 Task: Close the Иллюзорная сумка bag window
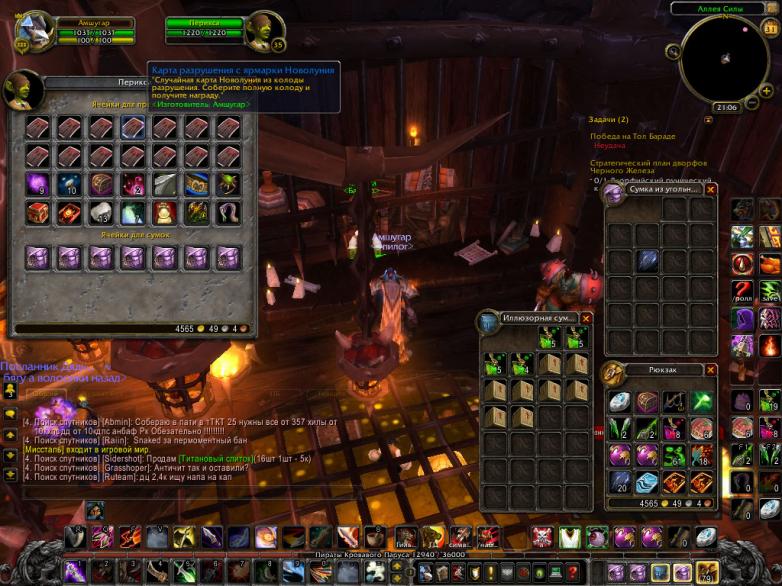[x=587, y=318]
